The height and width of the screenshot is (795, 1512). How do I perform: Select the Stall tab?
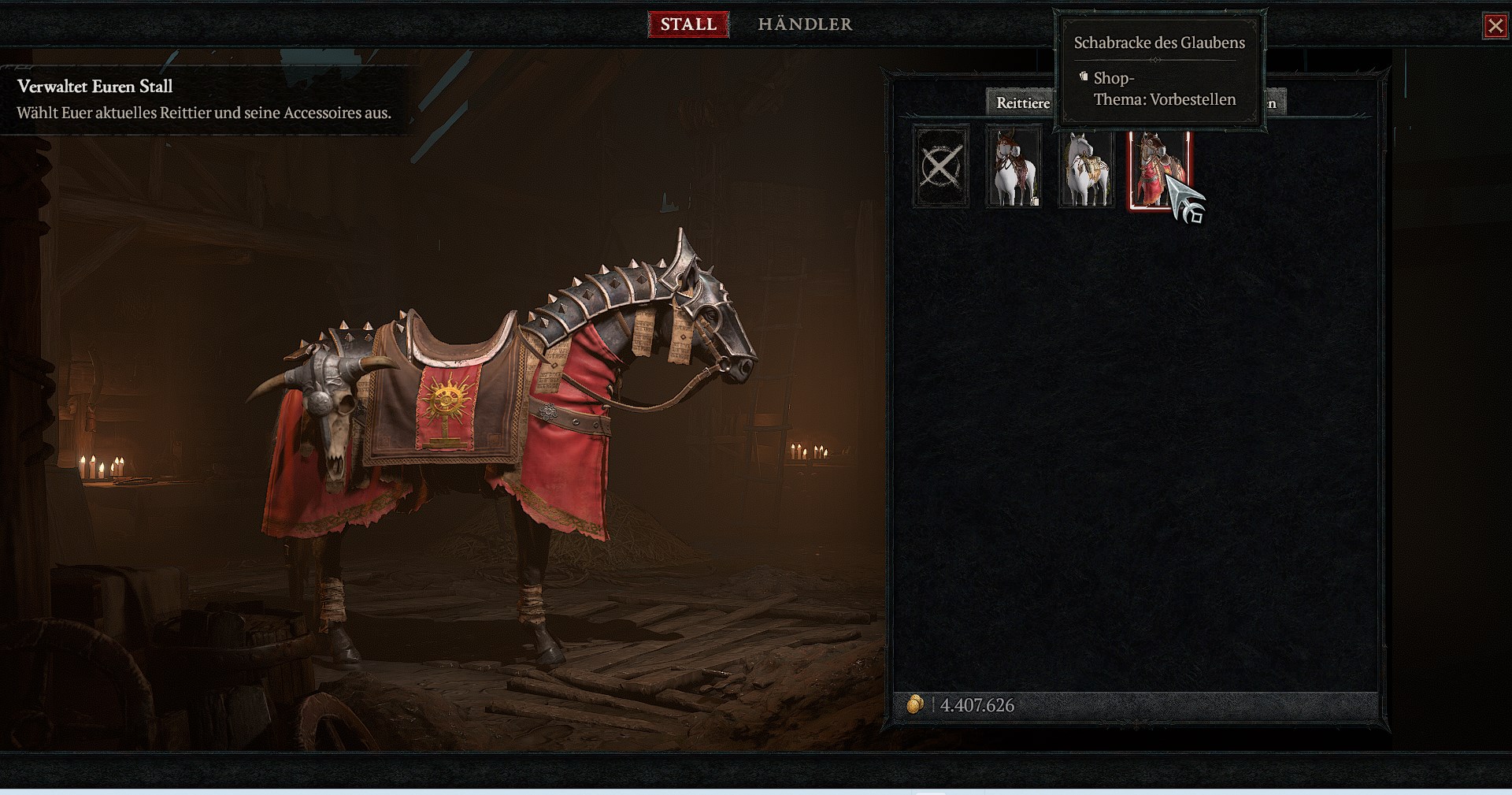tap(687, 24)
